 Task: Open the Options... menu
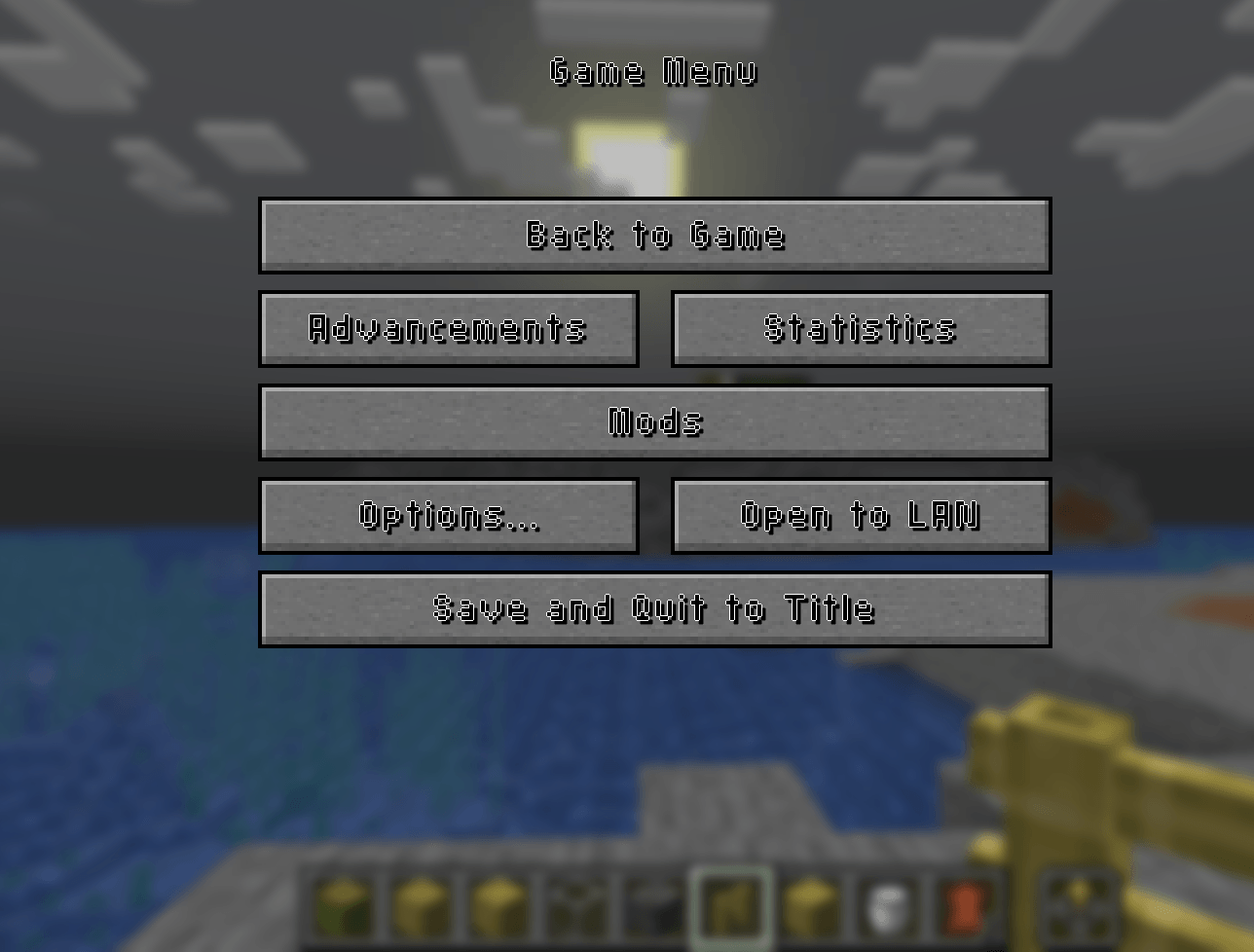(x=448, y=516)
